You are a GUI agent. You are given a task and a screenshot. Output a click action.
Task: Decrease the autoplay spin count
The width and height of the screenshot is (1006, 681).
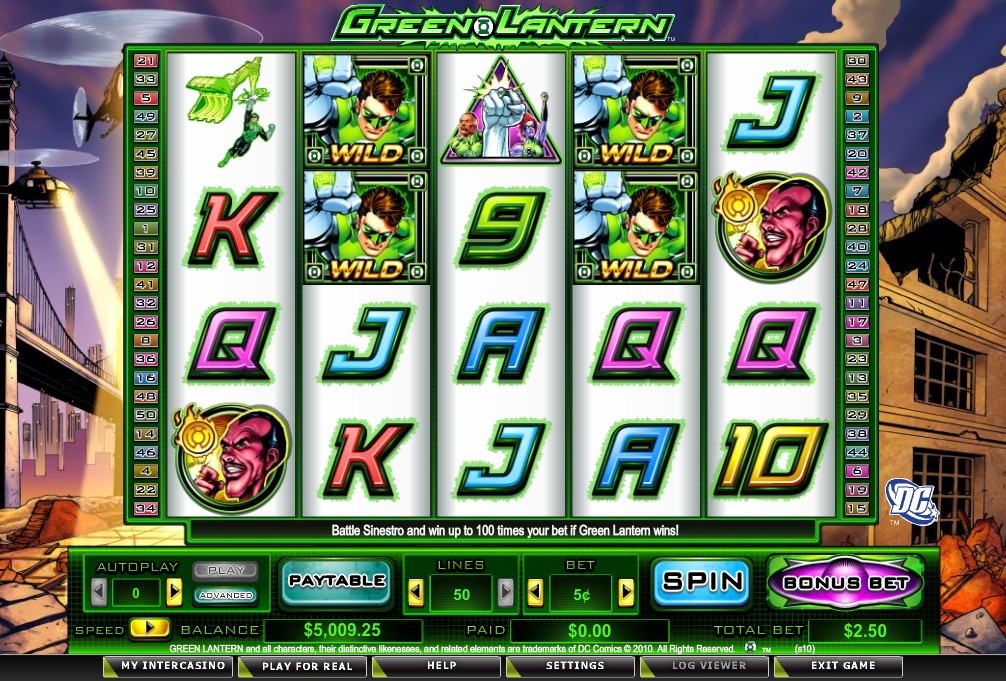(x=99, y=593)
